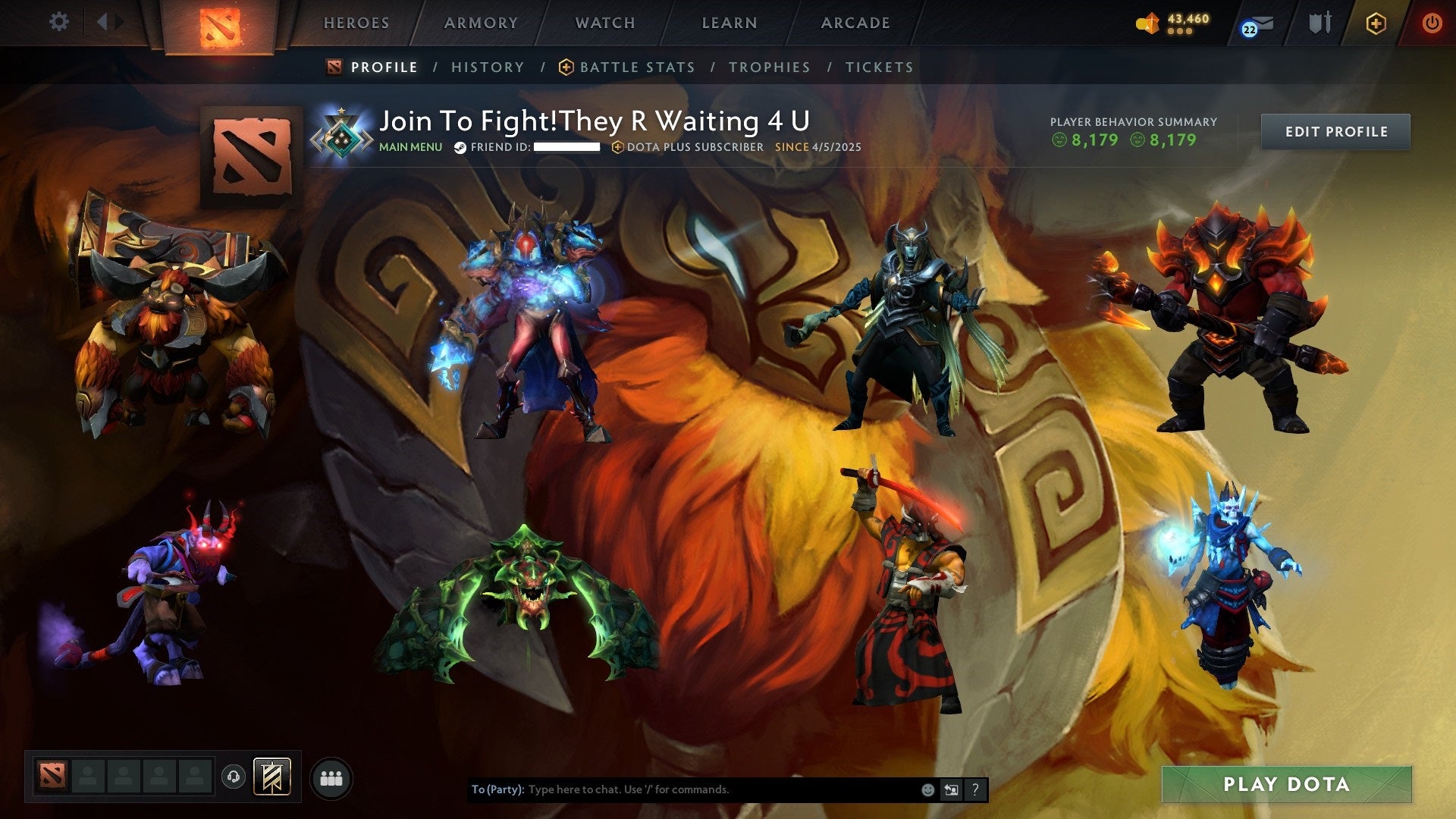
Task: Open the settings gear
Action: pos(59,22)
